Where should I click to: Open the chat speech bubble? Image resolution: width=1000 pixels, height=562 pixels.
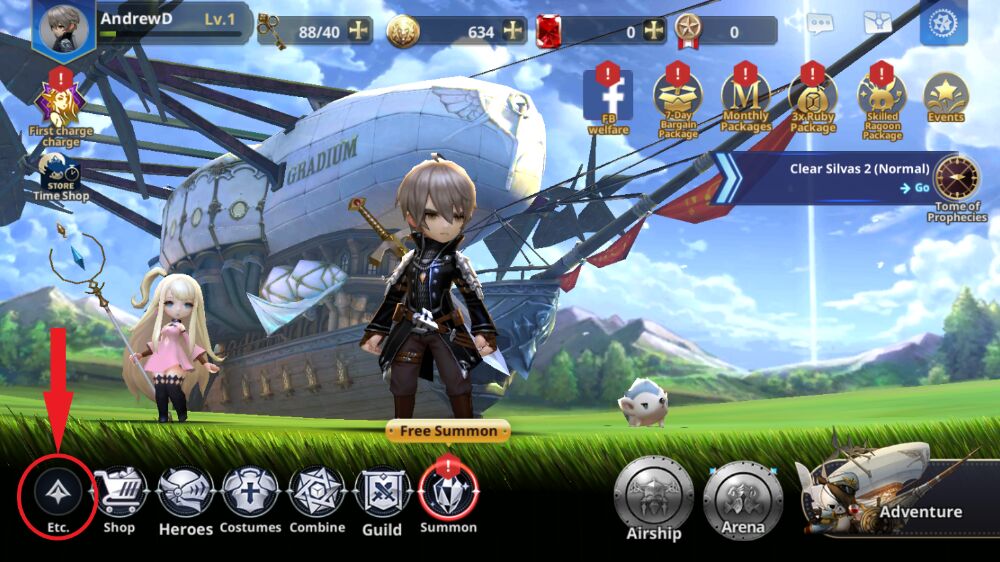[820, 23]
